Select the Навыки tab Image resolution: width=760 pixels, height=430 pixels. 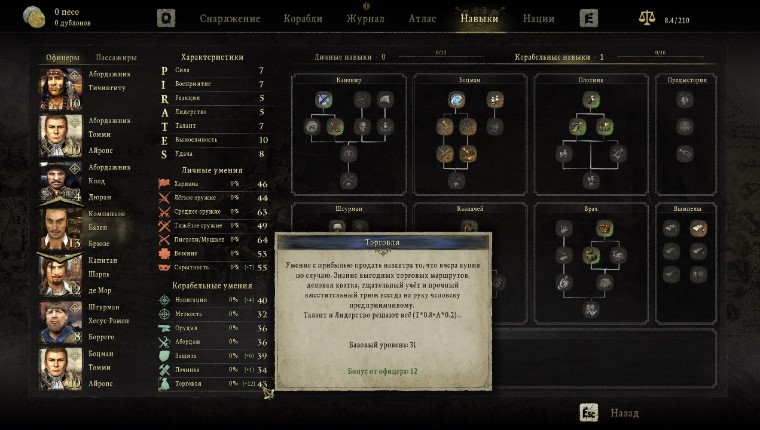click(479, 18)
